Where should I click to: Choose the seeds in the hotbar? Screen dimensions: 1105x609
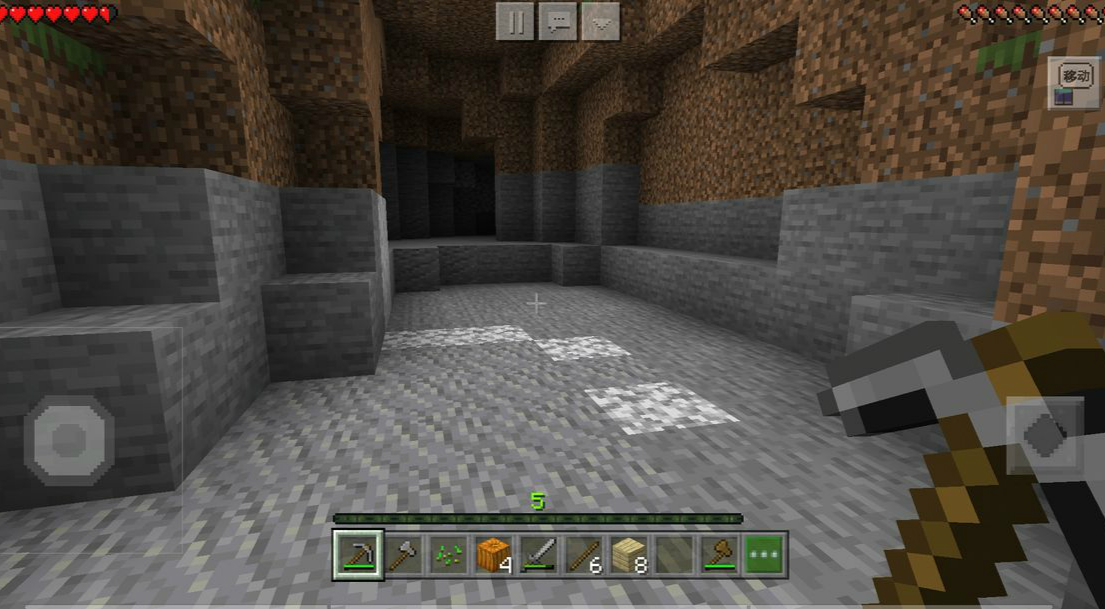point(448,554)
